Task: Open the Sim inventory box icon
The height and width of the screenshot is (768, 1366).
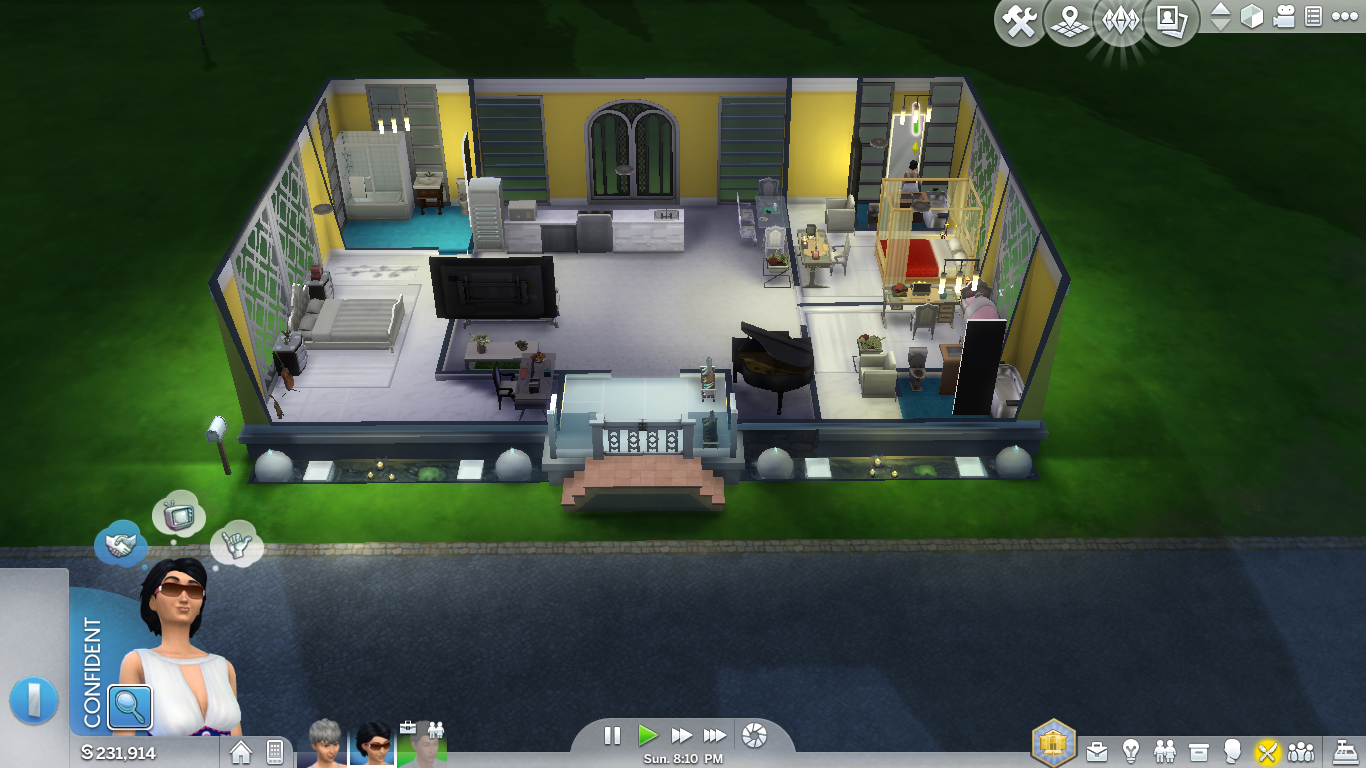Action: pos(1198,752)
